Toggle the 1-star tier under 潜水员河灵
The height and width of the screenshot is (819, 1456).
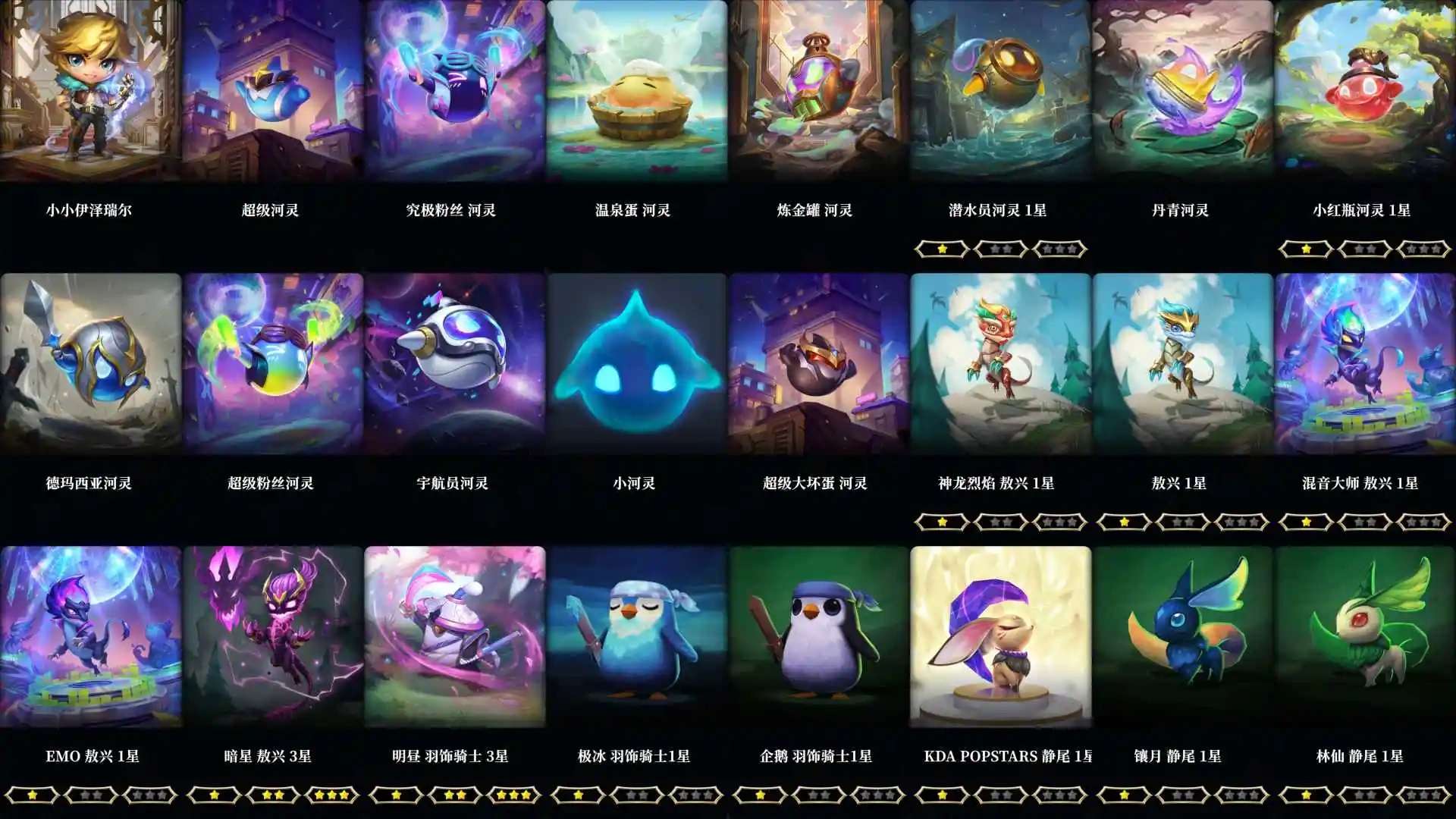click(943, 248)
